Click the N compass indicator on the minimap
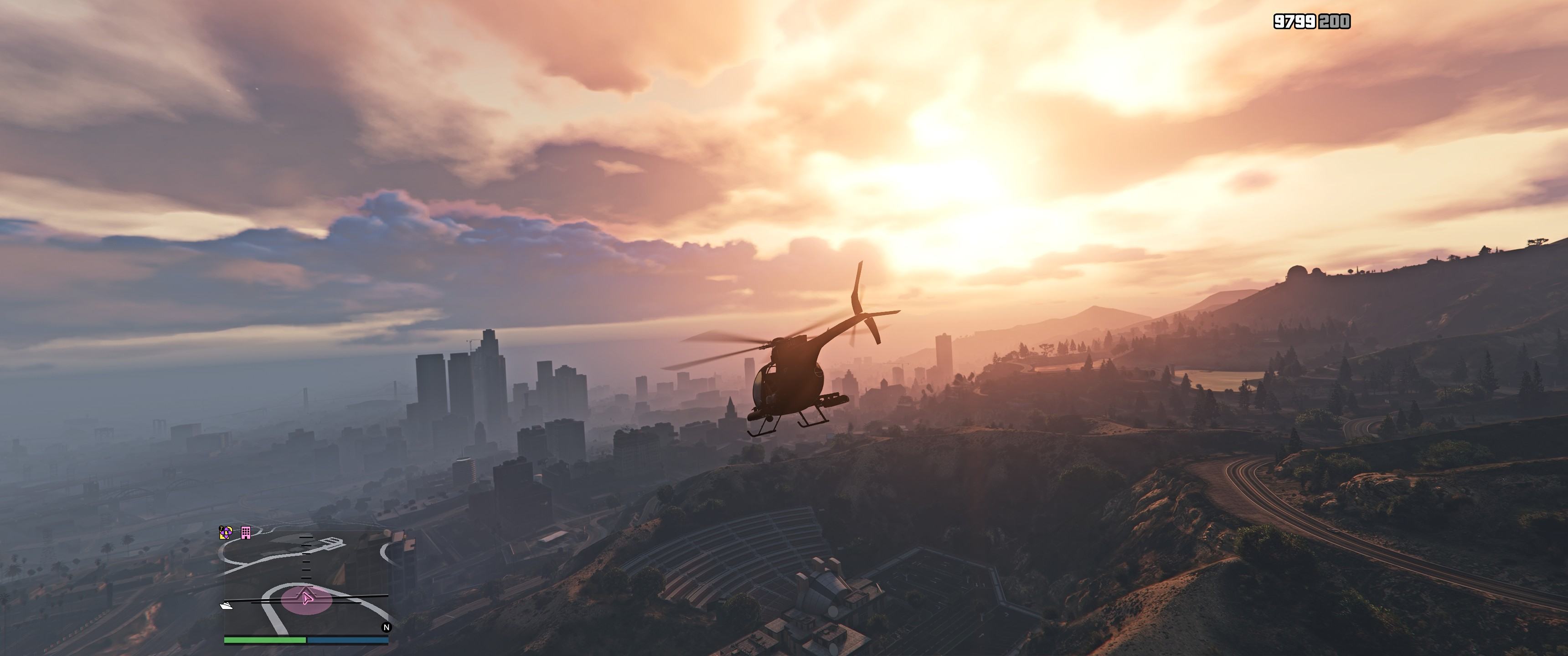 (x=387, y=627)
